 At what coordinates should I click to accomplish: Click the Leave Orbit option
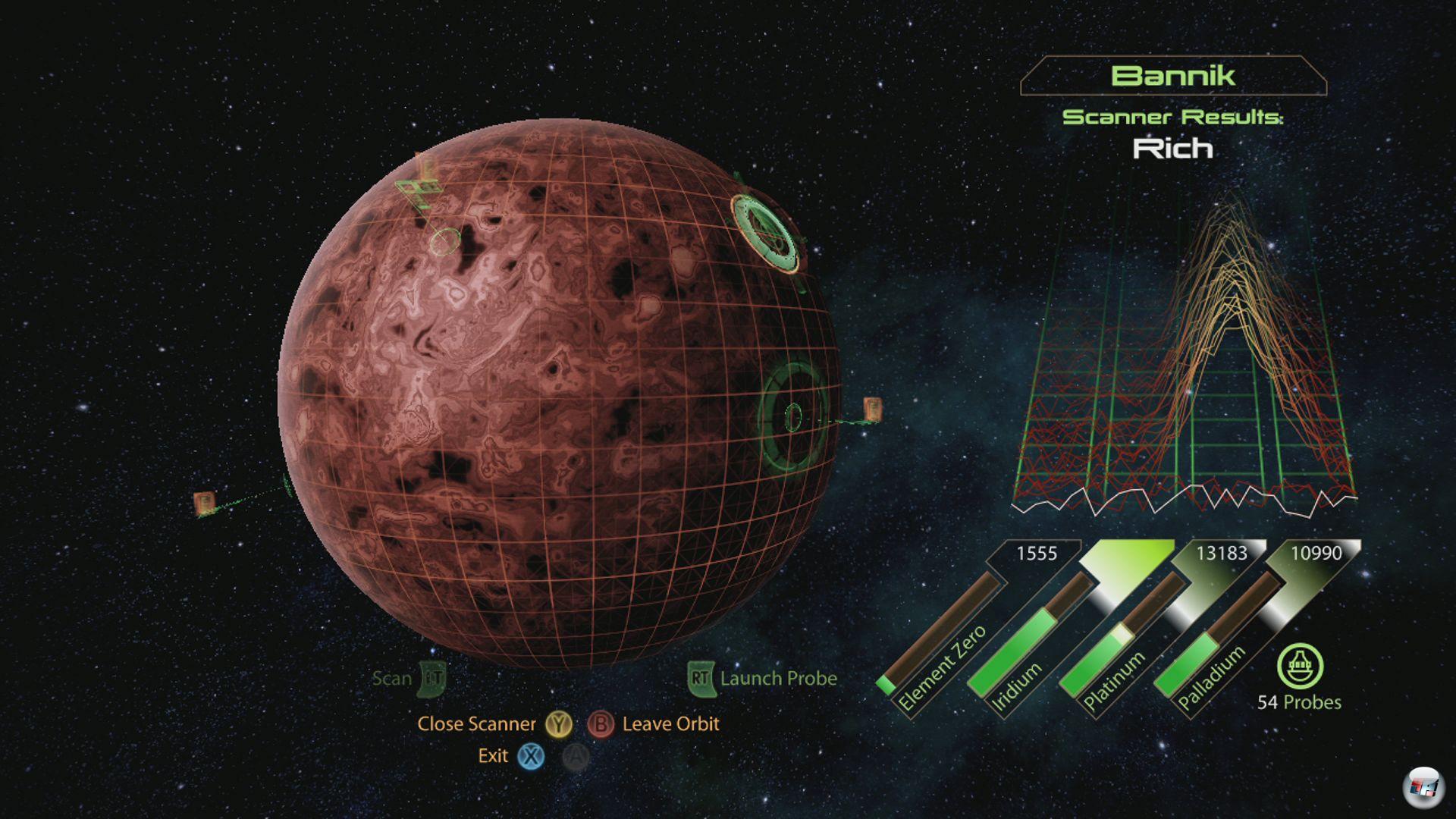tap(670, 724)
